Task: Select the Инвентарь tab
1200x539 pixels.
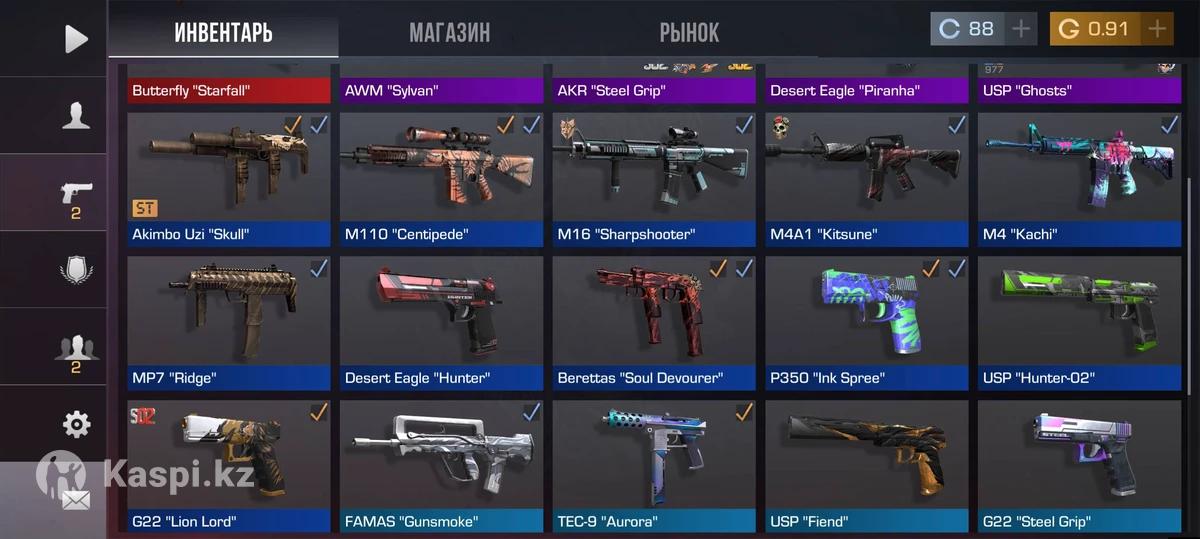Action: [223, 32]
